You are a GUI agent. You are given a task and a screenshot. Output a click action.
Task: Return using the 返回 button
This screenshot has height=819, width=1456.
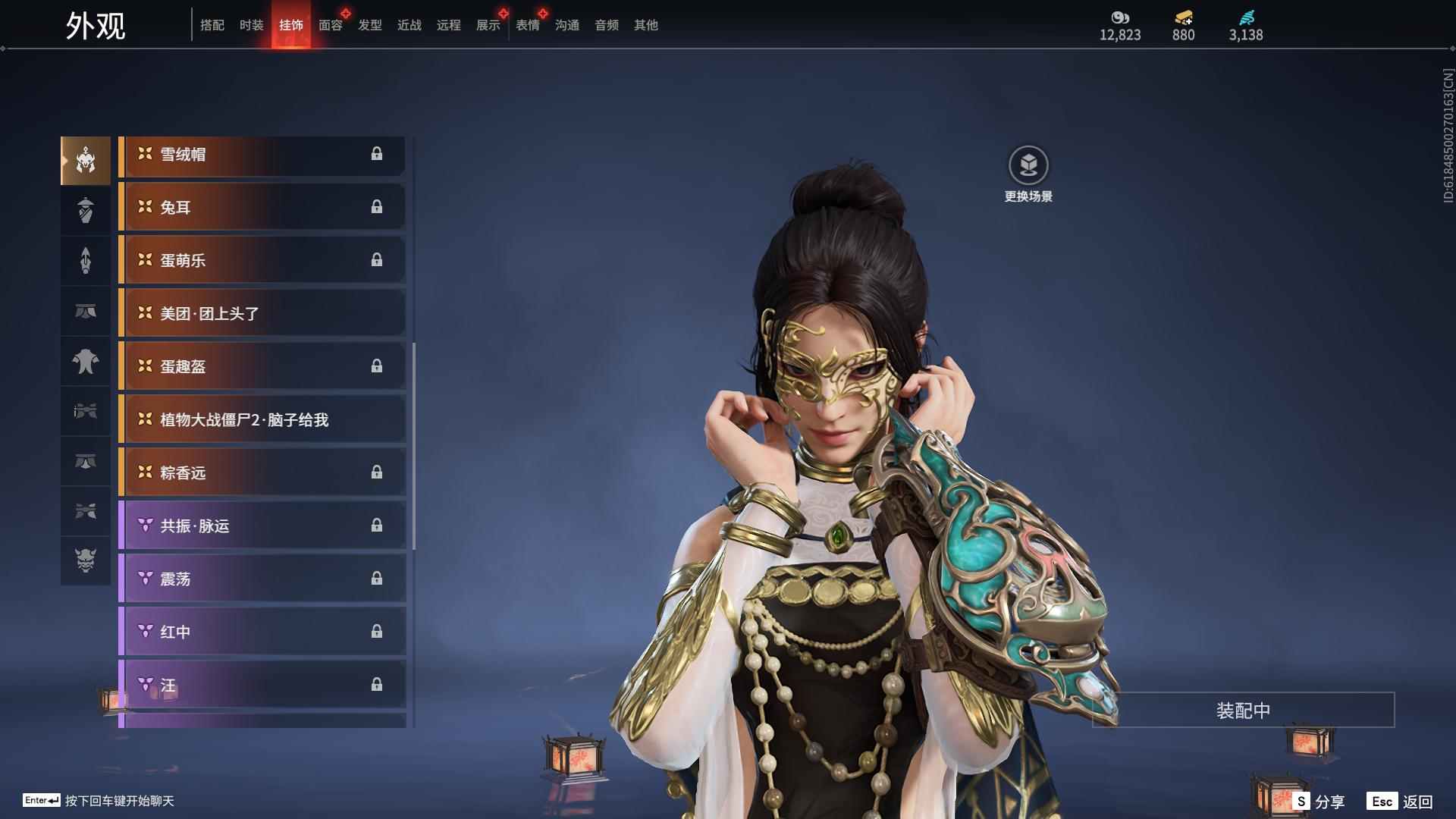coord(1400,802)
